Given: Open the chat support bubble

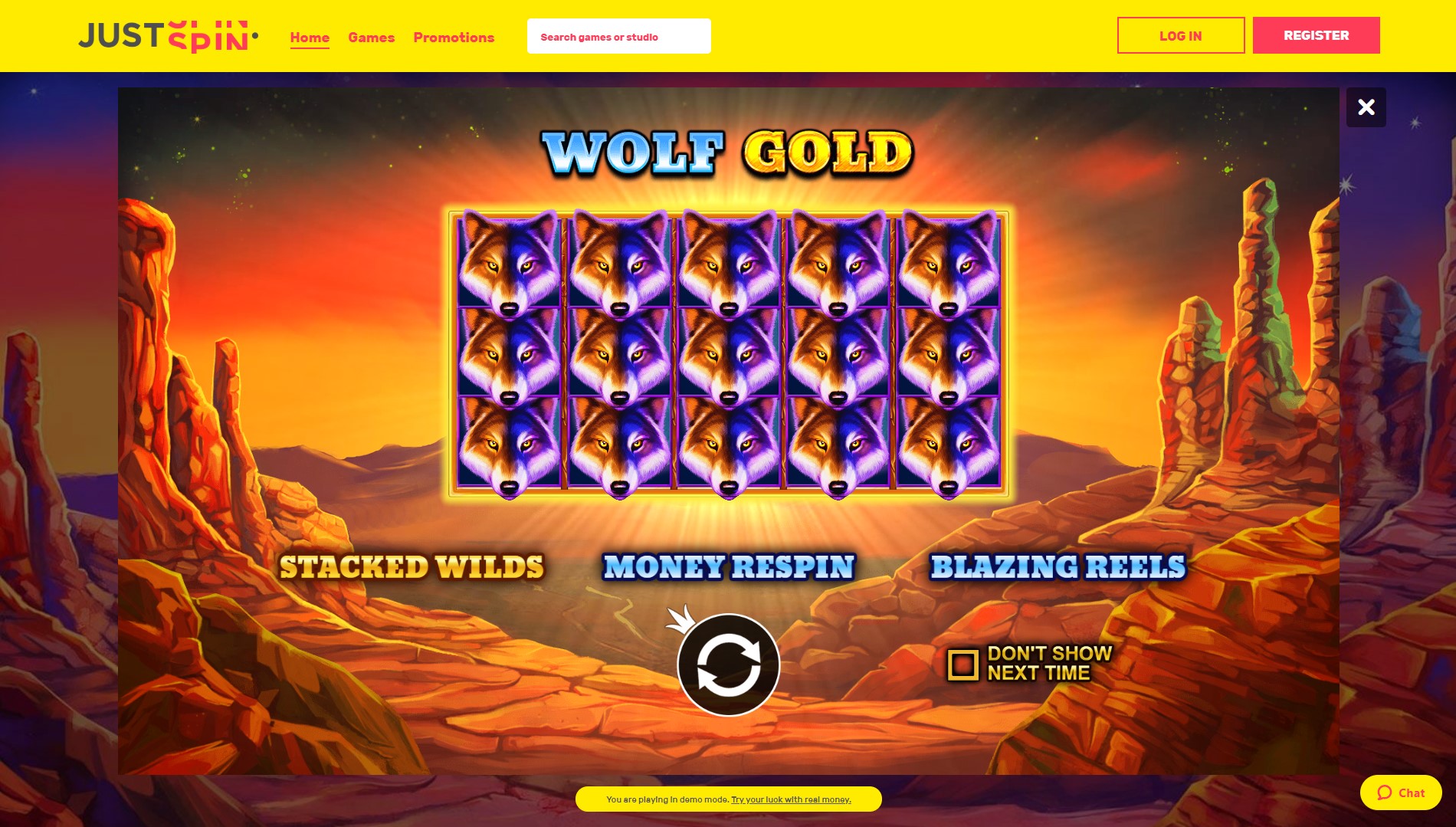Looking at the screenshot, I should pyautogui.click(x=1401, y=793).
